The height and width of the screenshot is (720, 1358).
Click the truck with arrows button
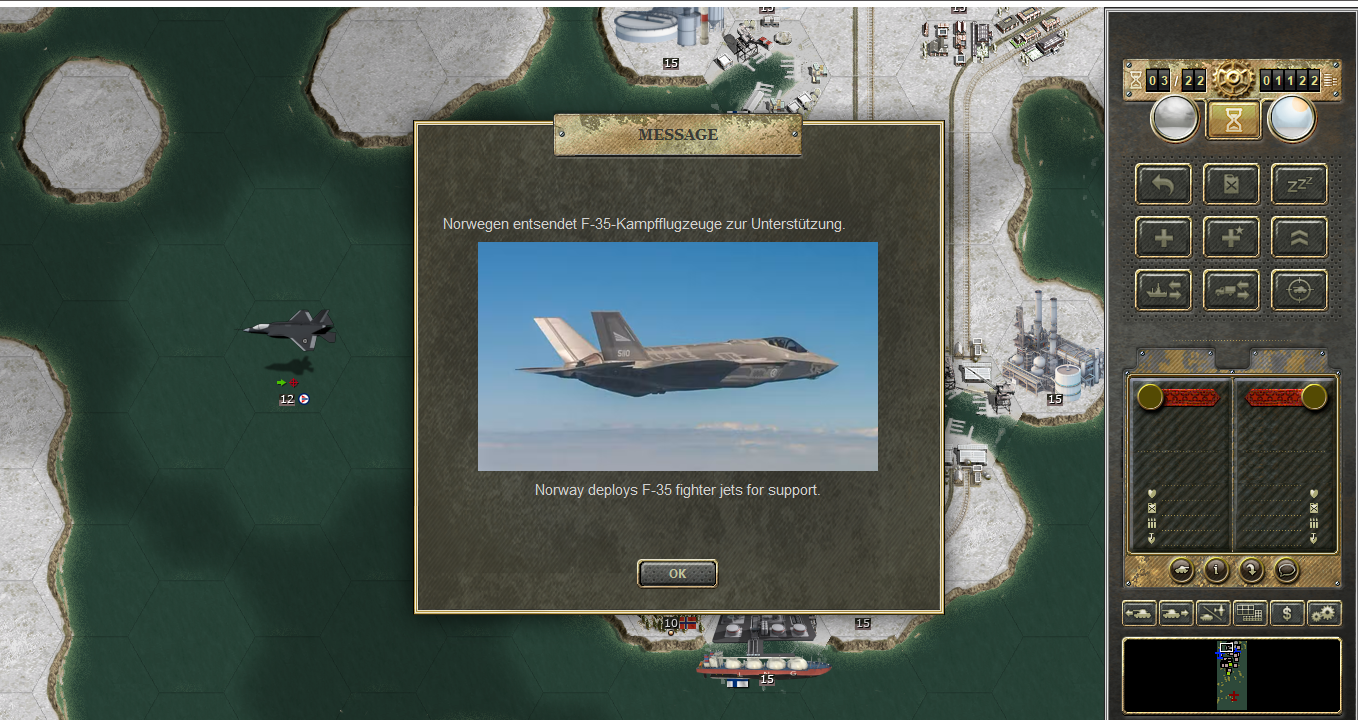[x=1231, y=290]
